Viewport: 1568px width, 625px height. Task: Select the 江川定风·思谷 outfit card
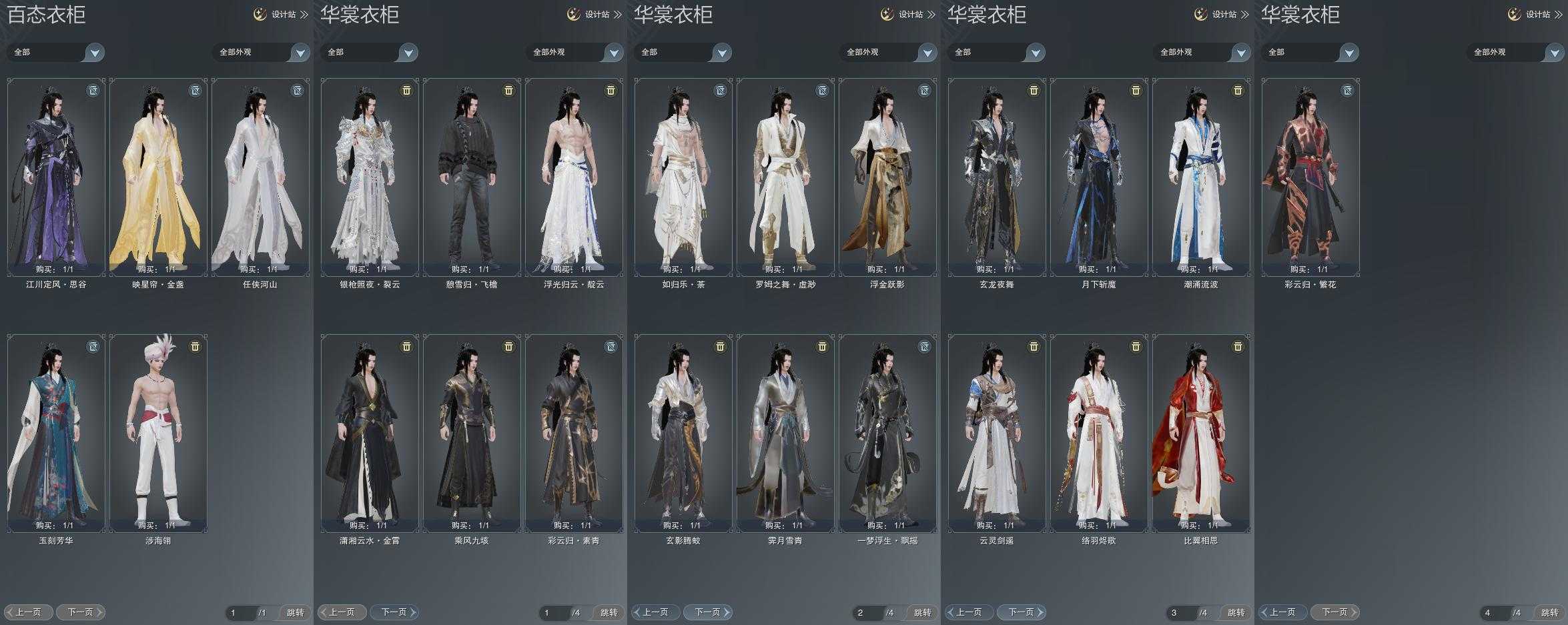point(56,177)
